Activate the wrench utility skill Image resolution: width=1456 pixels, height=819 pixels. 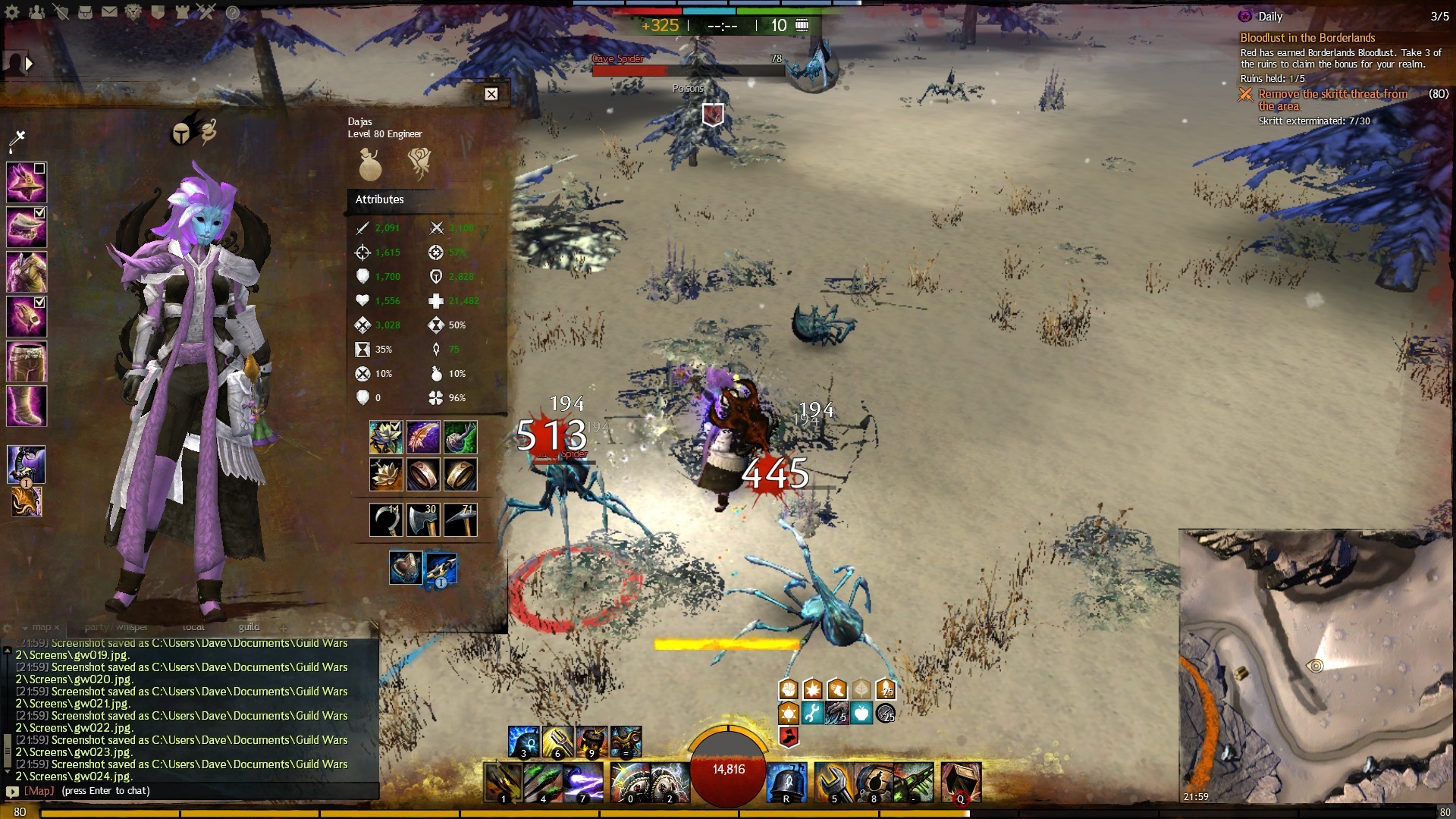833,783
